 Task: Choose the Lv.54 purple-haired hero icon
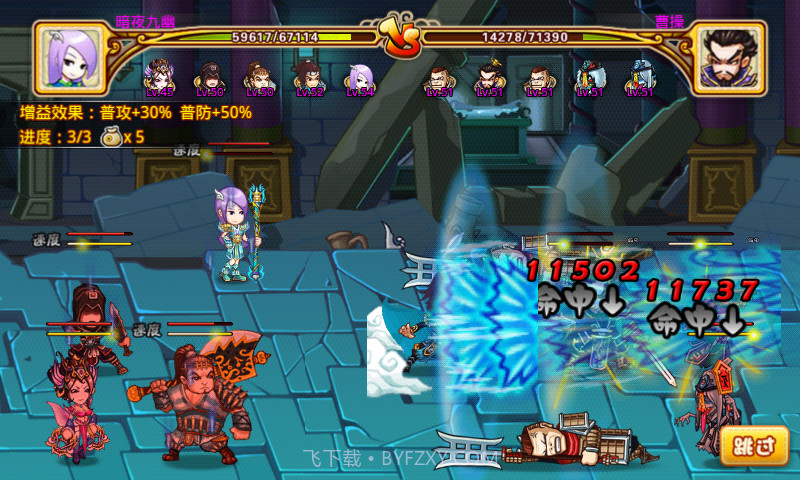tap(360, 78)
